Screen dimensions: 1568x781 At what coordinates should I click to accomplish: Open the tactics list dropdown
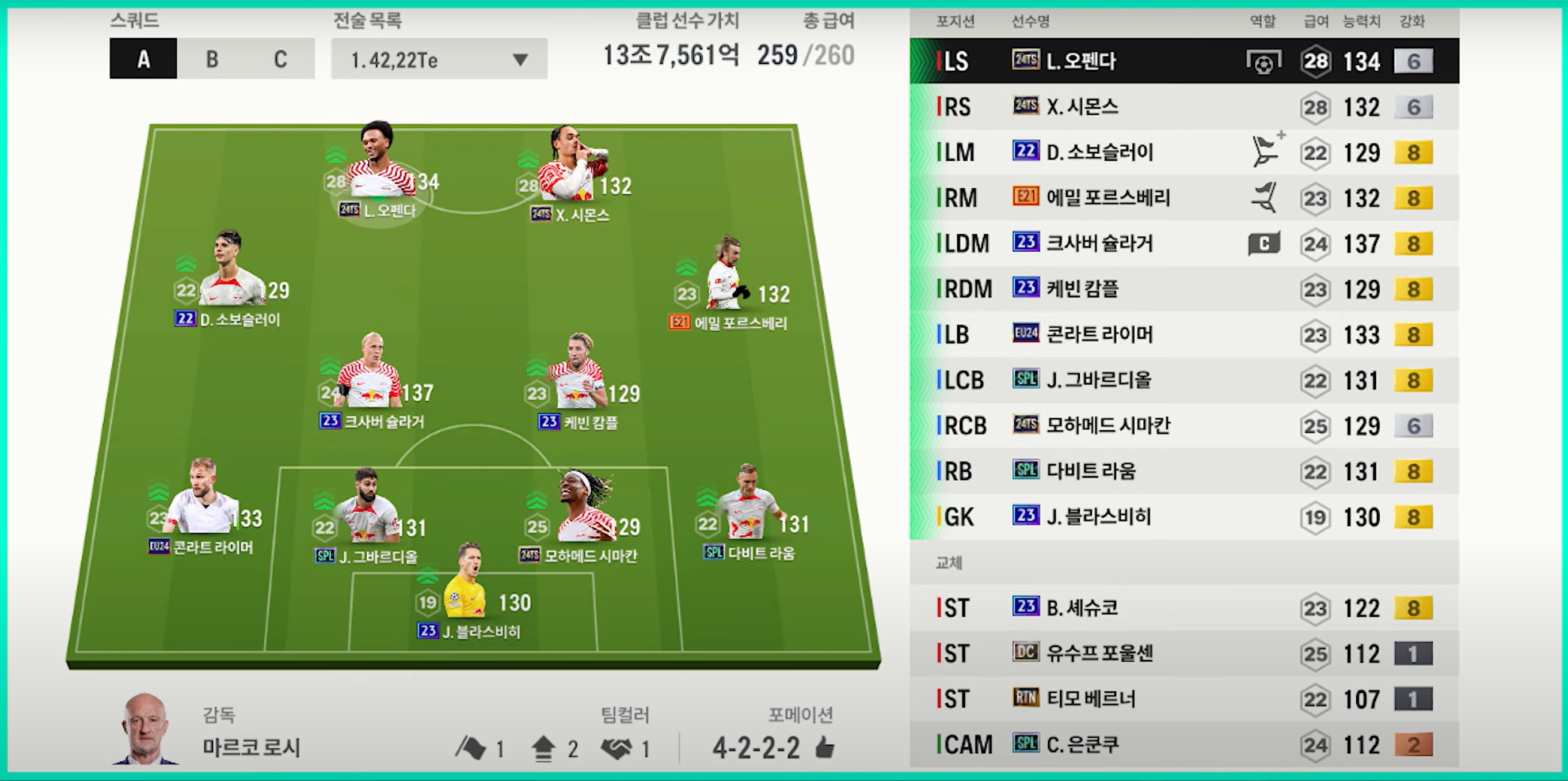[439, 59]
